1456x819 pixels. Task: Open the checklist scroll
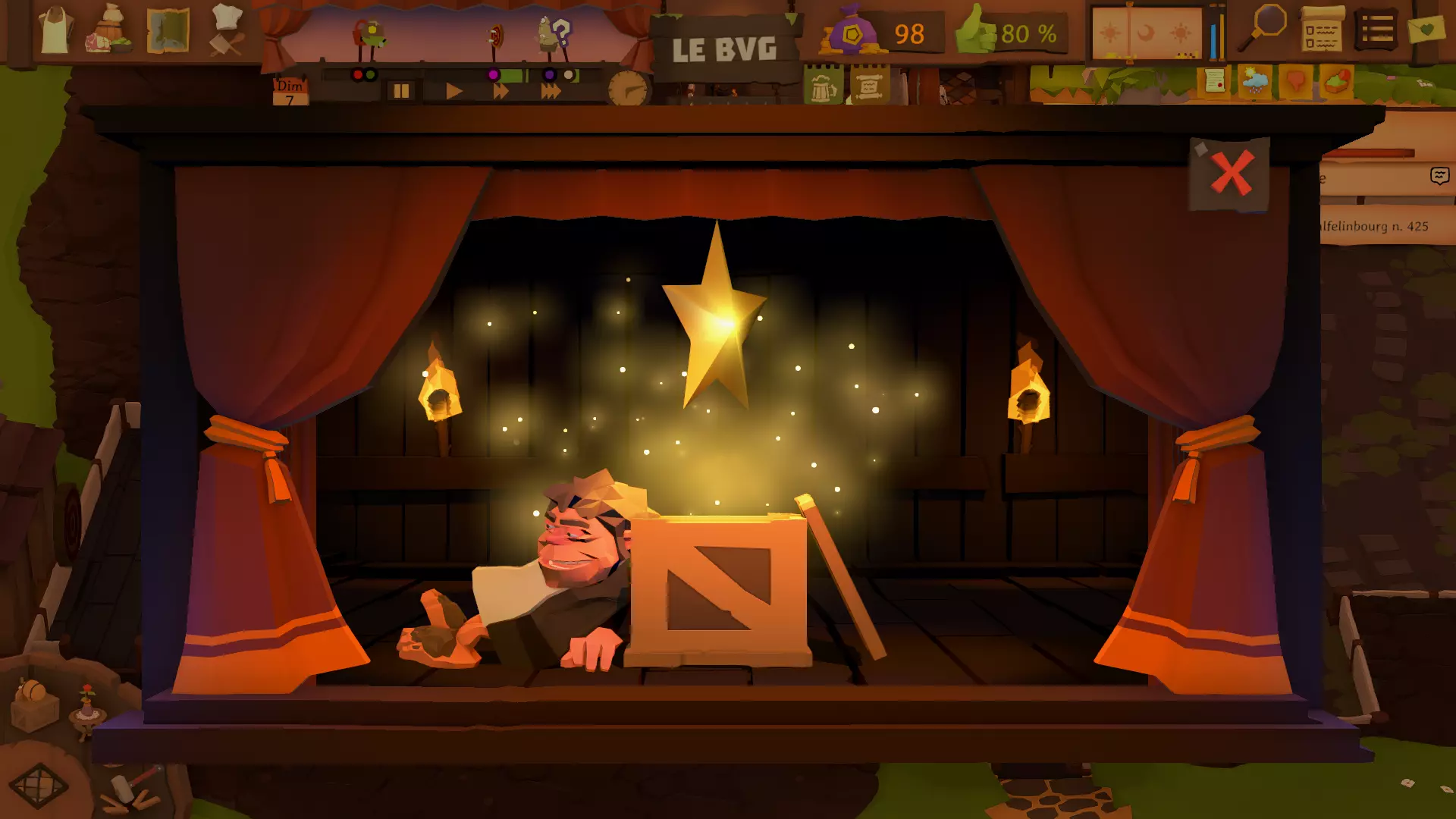pyautogui.click(x=1322, y=30)
